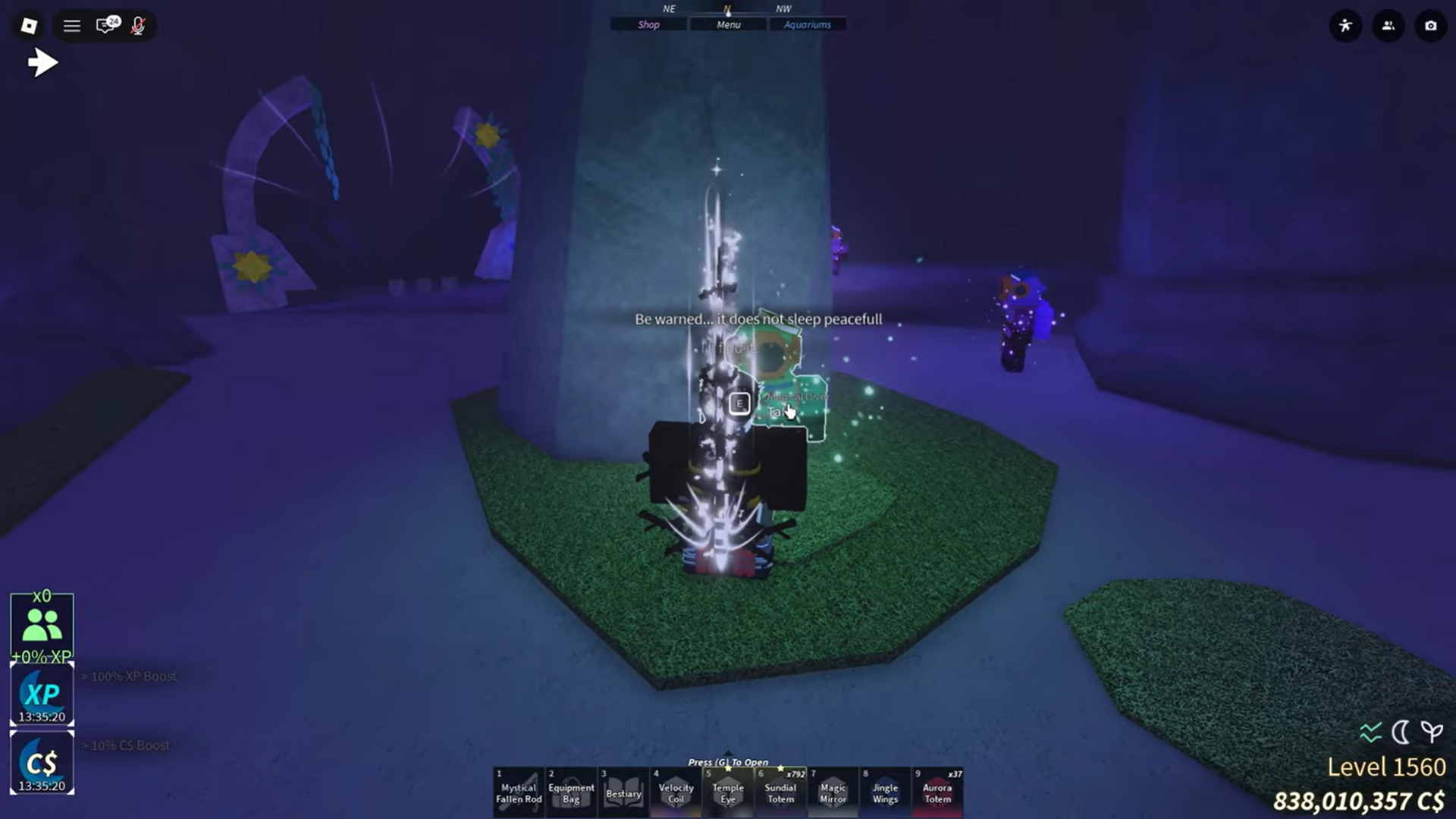
Task: Toggle the XP Boost timer display
Action: 42,692
